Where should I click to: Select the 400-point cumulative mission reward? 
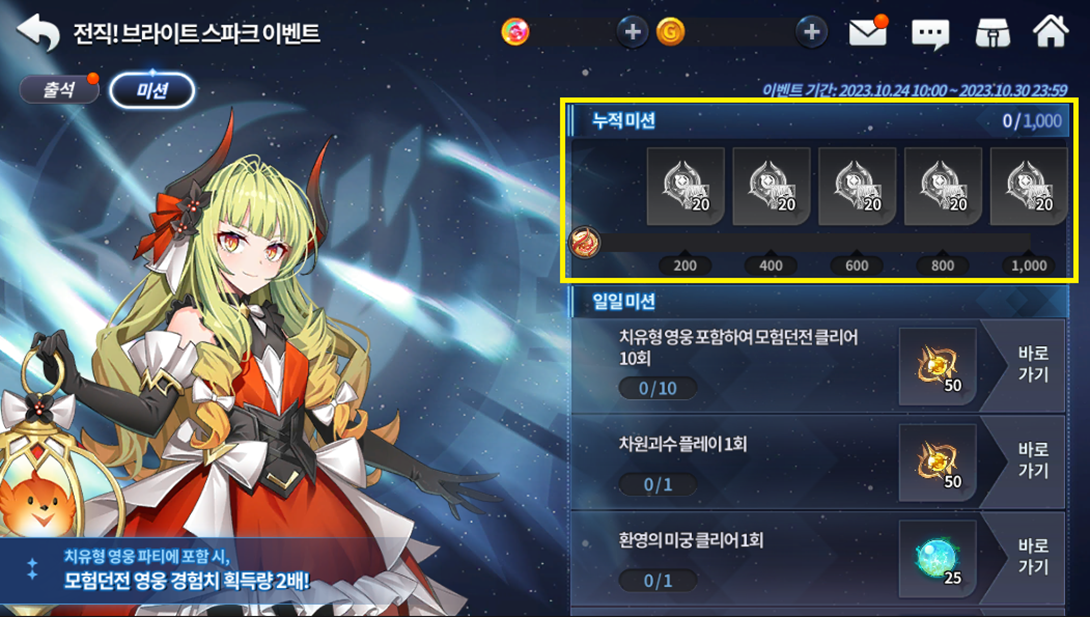[771, 187]
